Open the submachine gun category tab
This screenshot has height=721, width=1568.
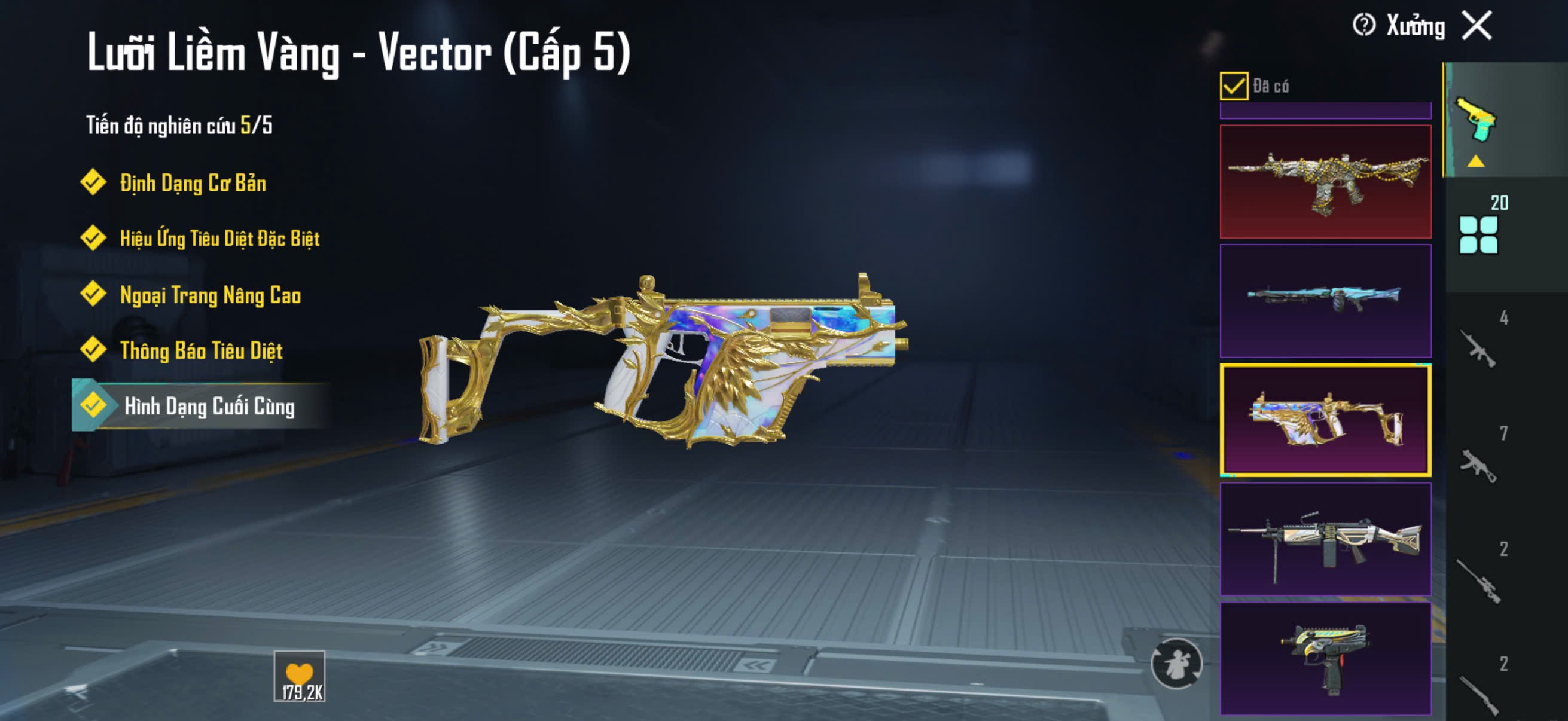[x=1479, y=464]
